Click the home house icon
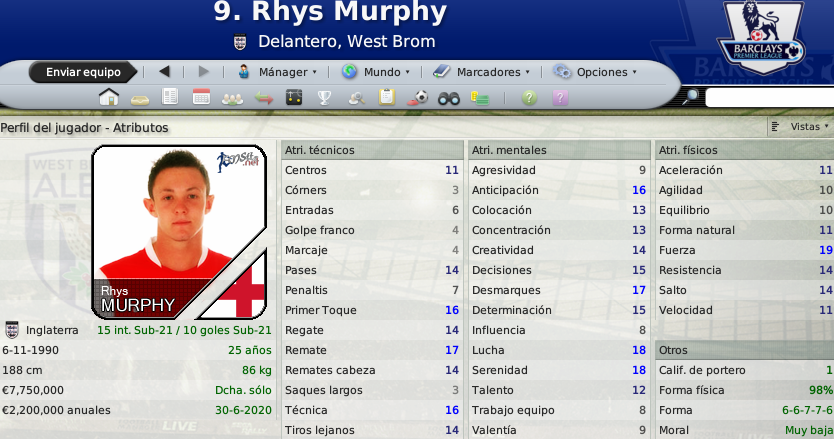The width and height of the screenshot is (834, 439). [x=109, y=97]
